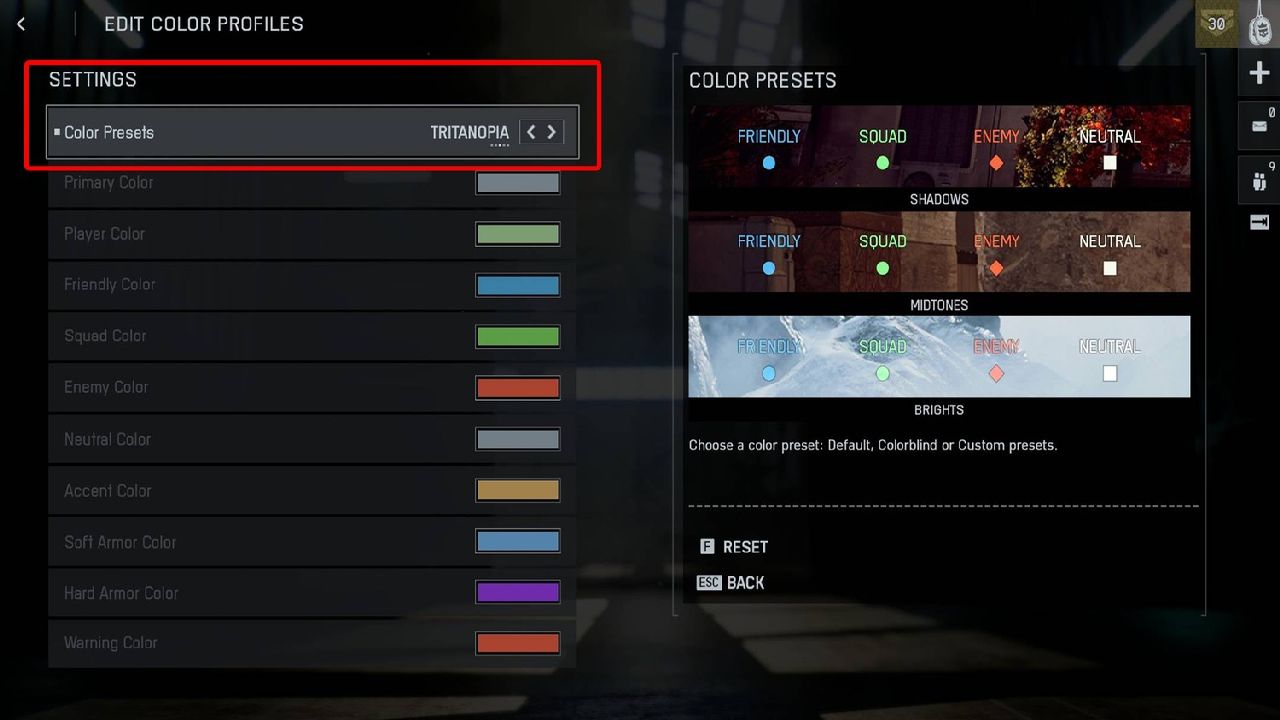Go back using the top-left arrow

(21, 24)
